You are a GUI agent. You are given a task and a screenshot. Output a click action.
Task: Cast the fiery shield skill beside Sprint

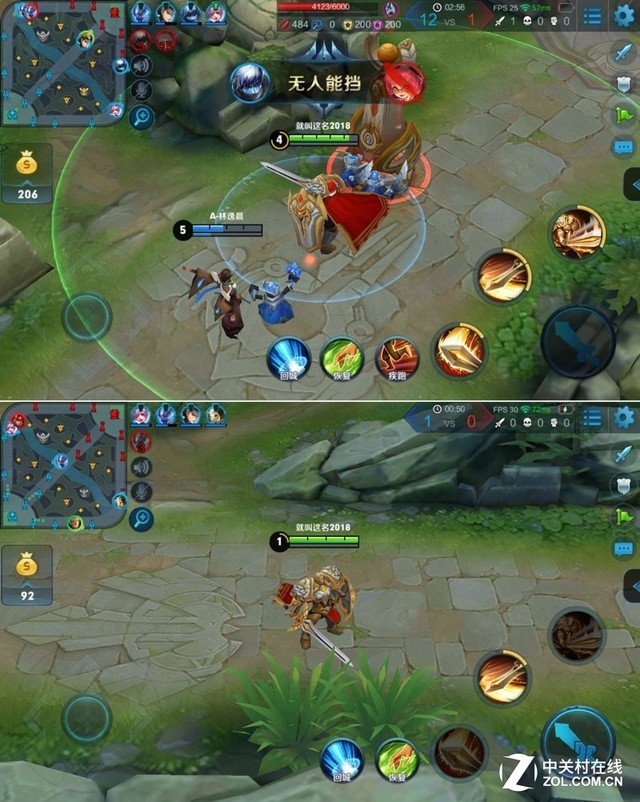(x=459, y=350)
